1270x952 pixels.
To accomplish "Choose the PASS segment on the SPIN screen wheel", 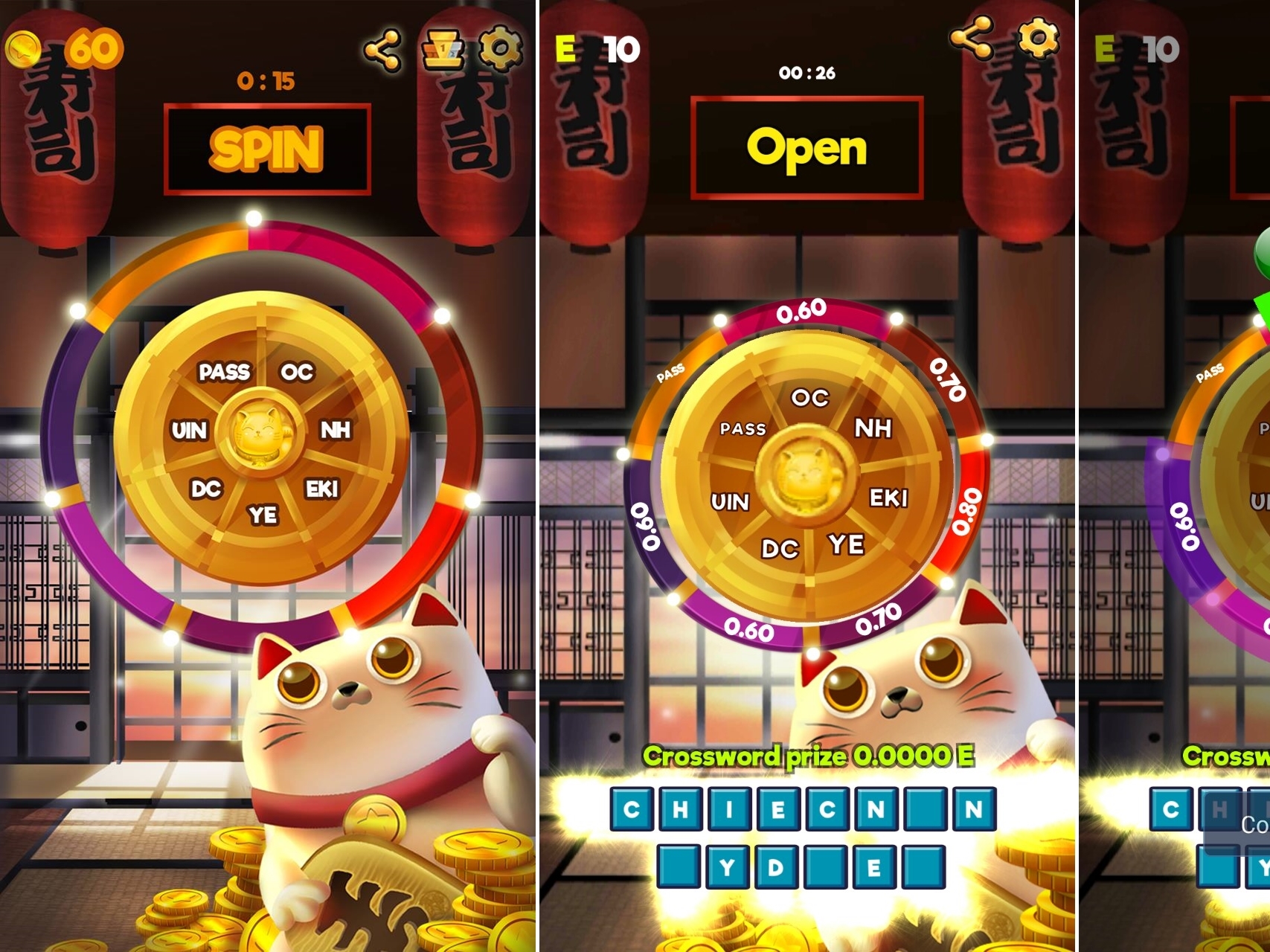I will pyautogui.click(x=224, y=372).
